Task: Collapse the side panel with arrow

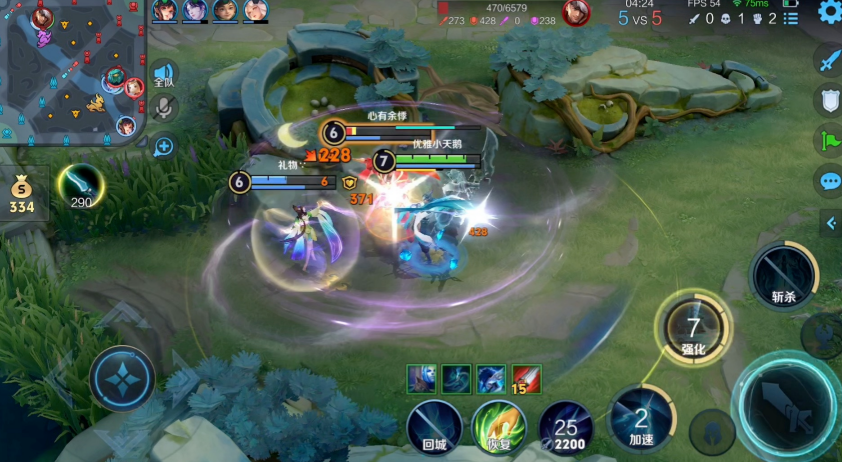Action: pos(831,224)
